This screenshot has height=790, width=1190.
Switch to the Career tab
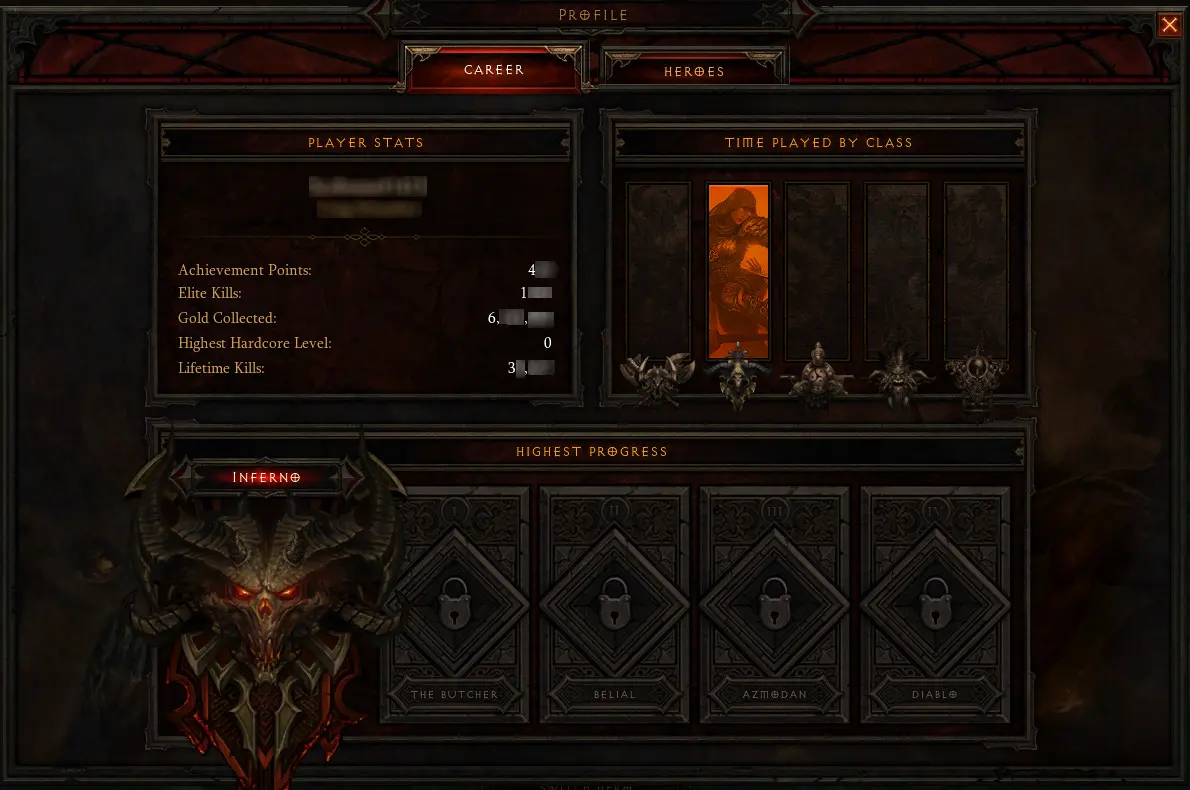pos(494,70)
